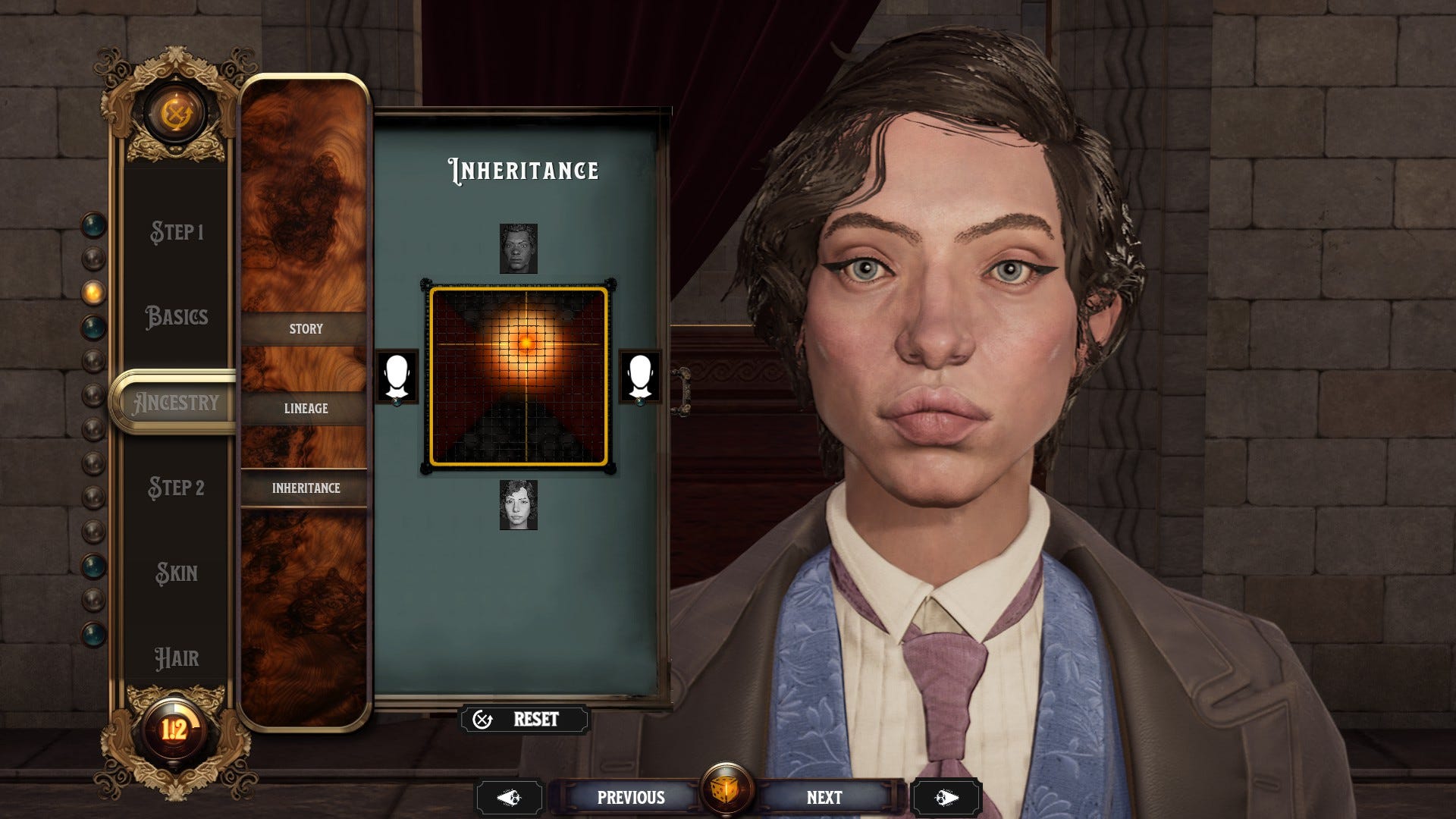Select the Lineage section

tap(306, 408)
